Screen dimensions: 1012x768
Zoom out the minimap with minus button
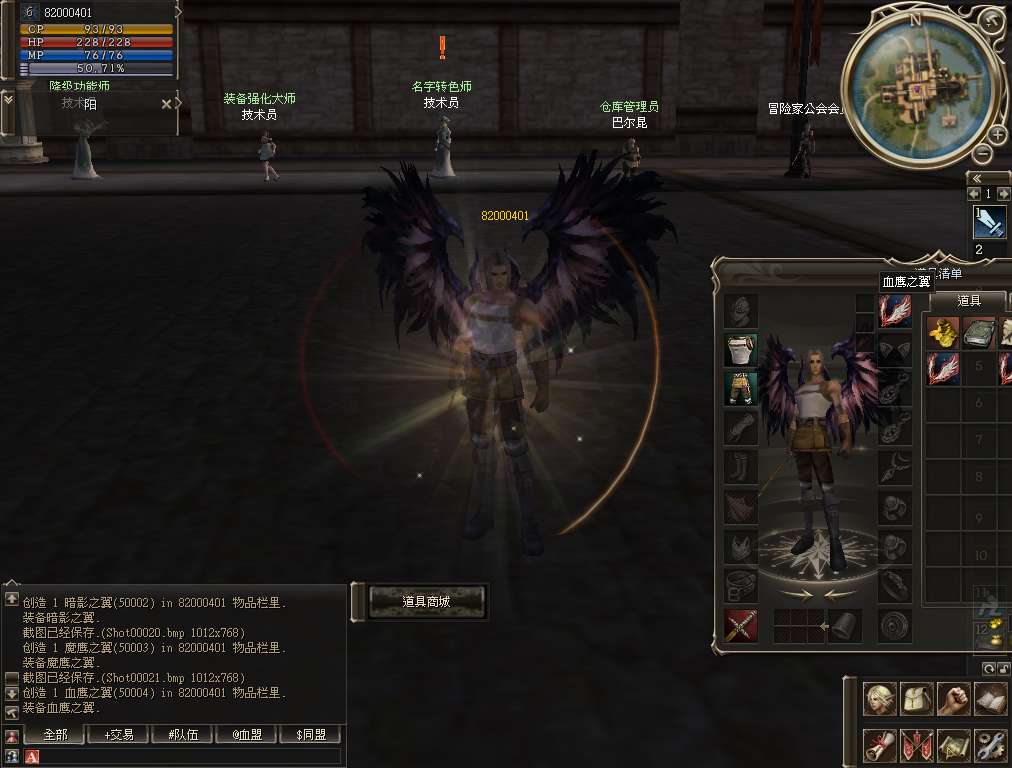pyautogui.click(x=983, y=154)
